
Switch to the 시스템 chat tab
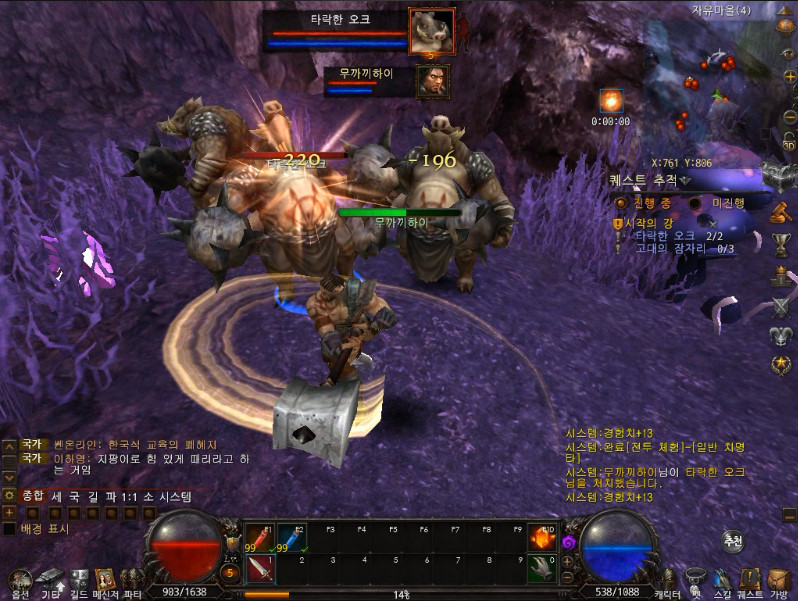point(173,496)
